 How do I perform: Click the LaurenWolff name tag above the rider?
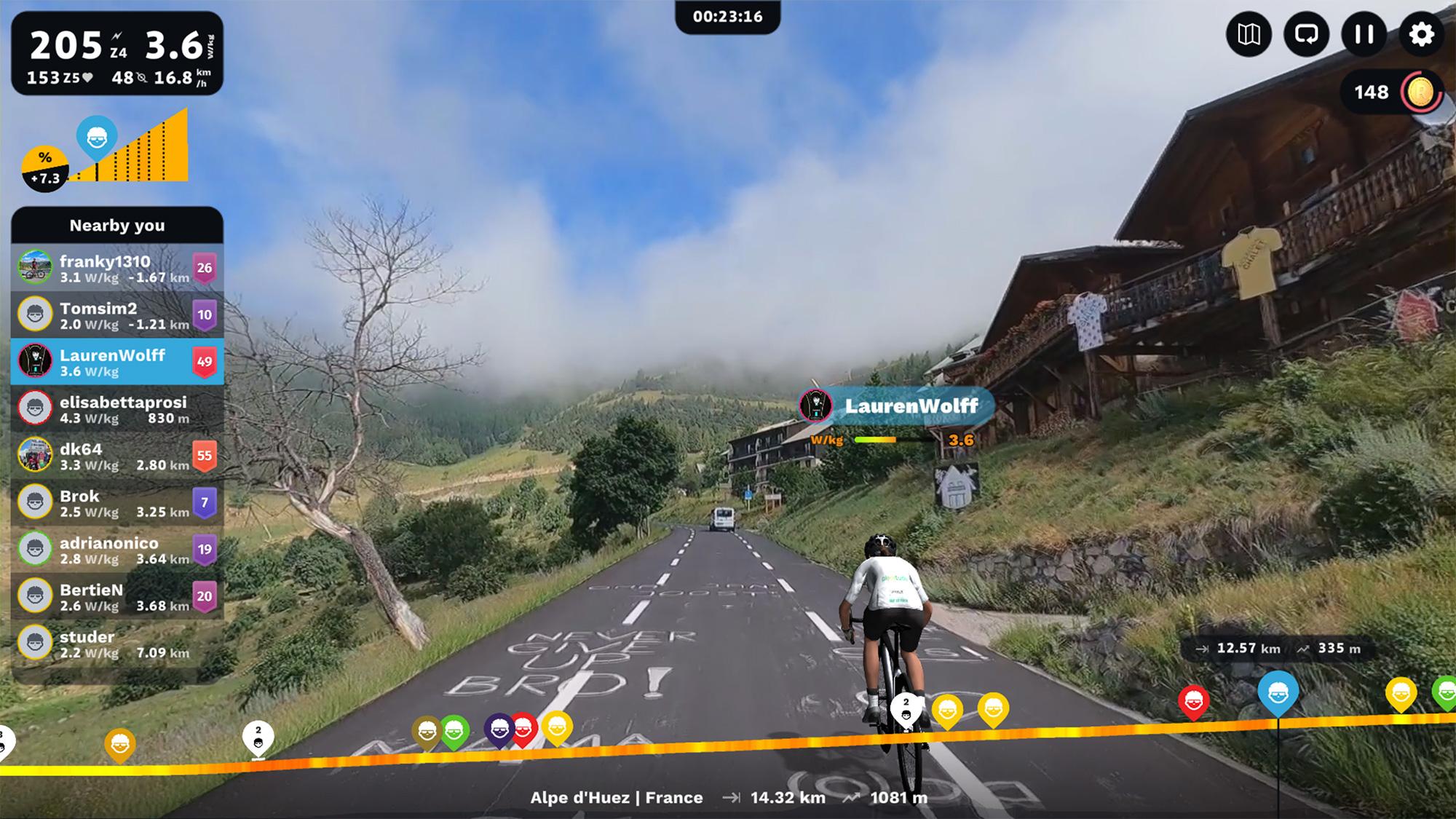[897, 406]
